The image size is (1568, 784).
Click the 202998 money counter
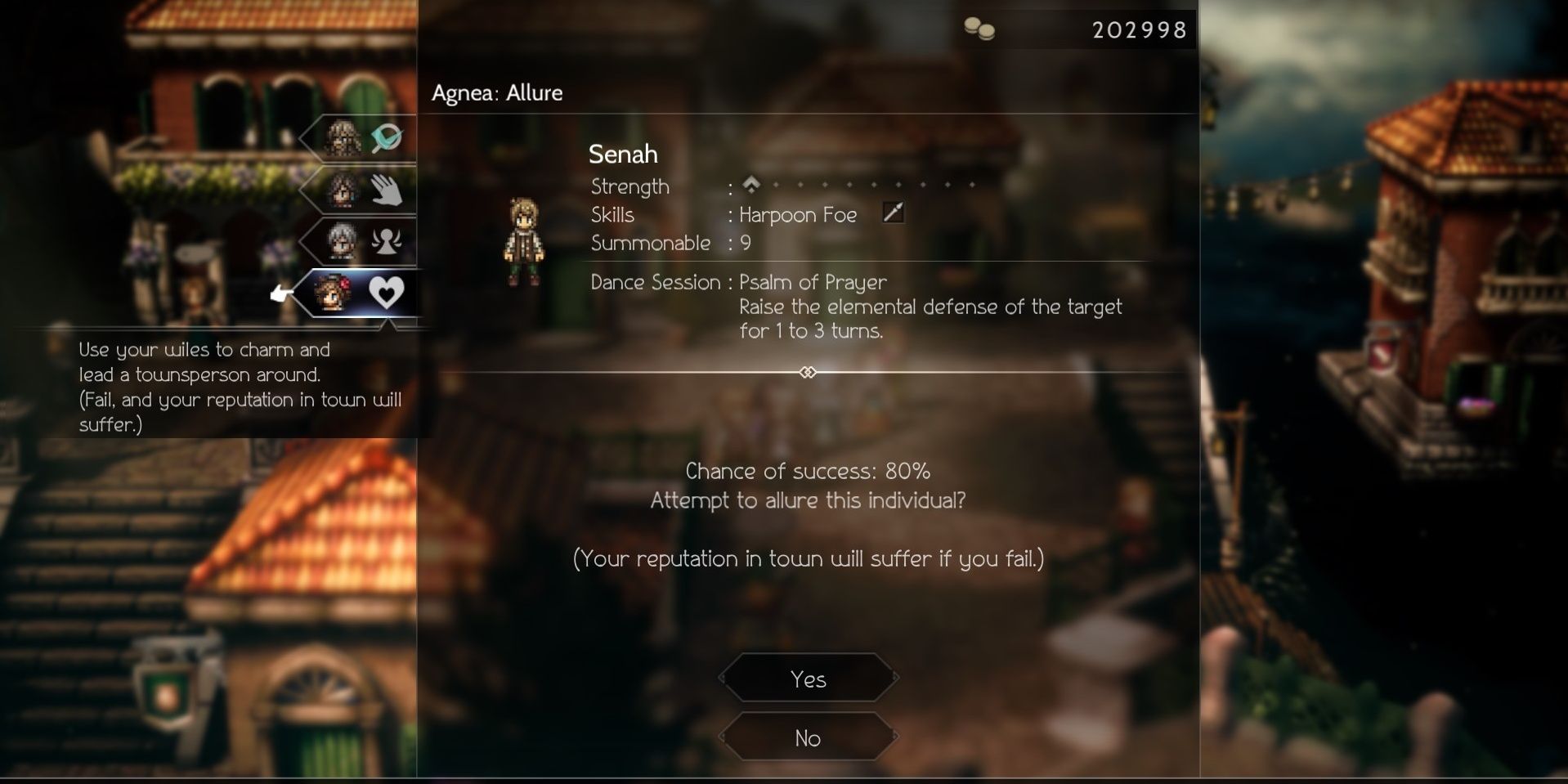(x=1140, y=29)
